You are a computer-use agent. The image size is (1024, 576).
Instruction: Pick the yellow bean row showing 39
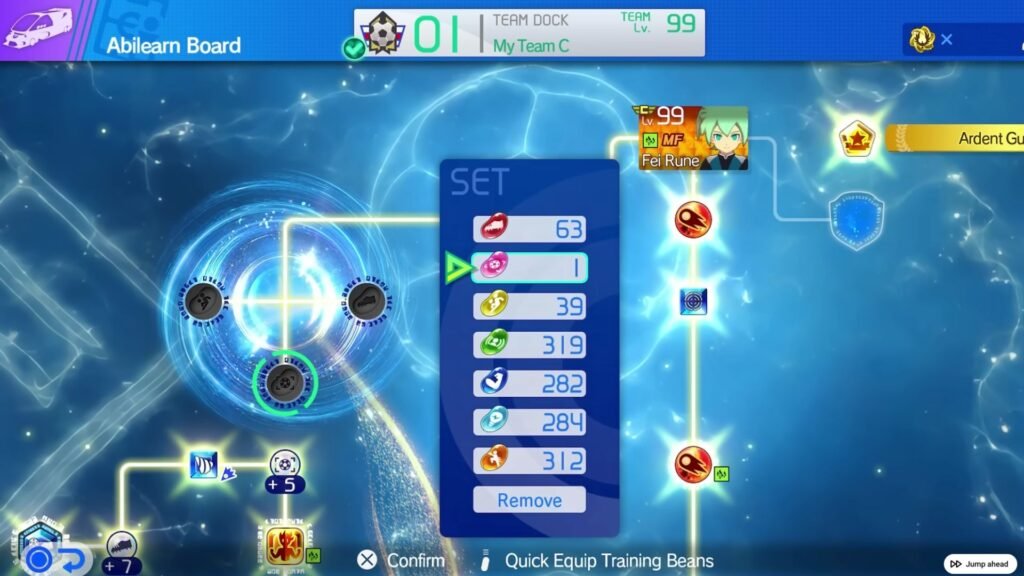tap(529, 306)
